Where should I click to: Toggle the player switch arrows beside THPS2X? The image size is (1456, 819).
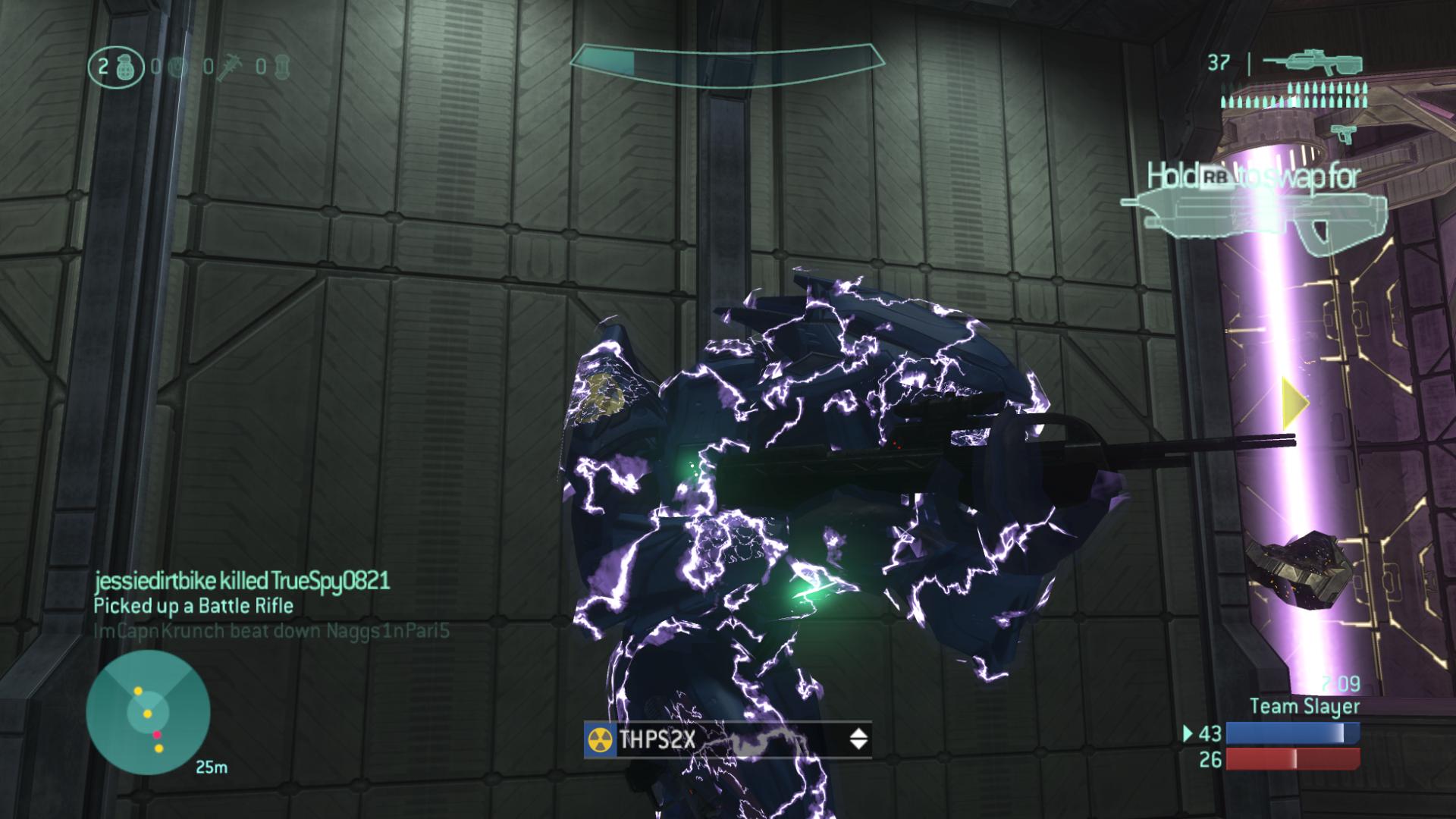click(x=858, y=739)
